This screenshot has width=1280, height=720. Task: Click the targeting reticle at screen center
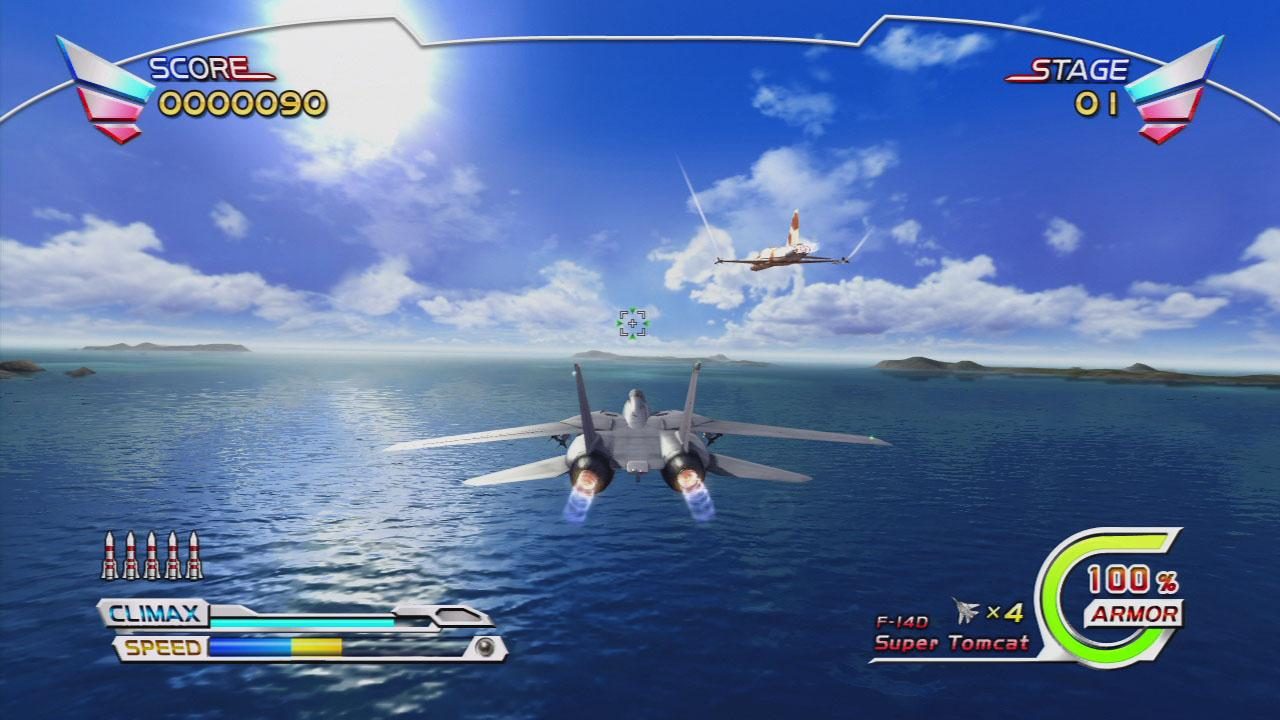coord(633,323)
